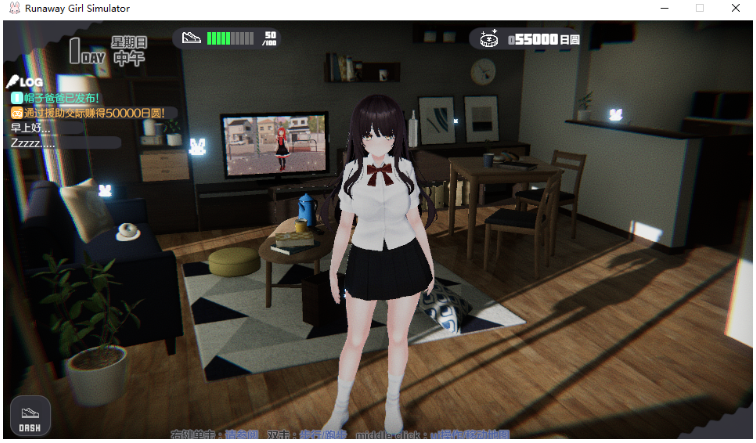
Task: Select the bunny marker beside the television
Action: click(x=198, y=147)
